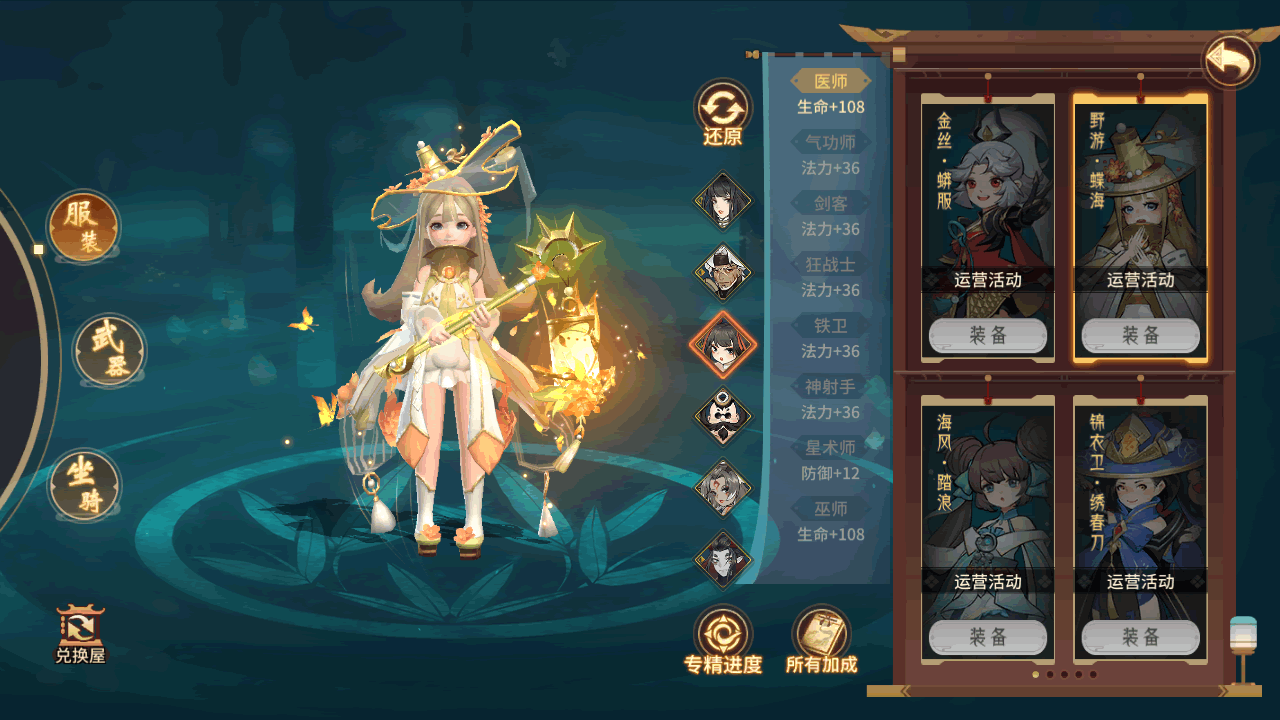The width and height of the screenshot is (1280, 720).
Task: Open the 武器 weapon tab
Action: tap(109, 351)
